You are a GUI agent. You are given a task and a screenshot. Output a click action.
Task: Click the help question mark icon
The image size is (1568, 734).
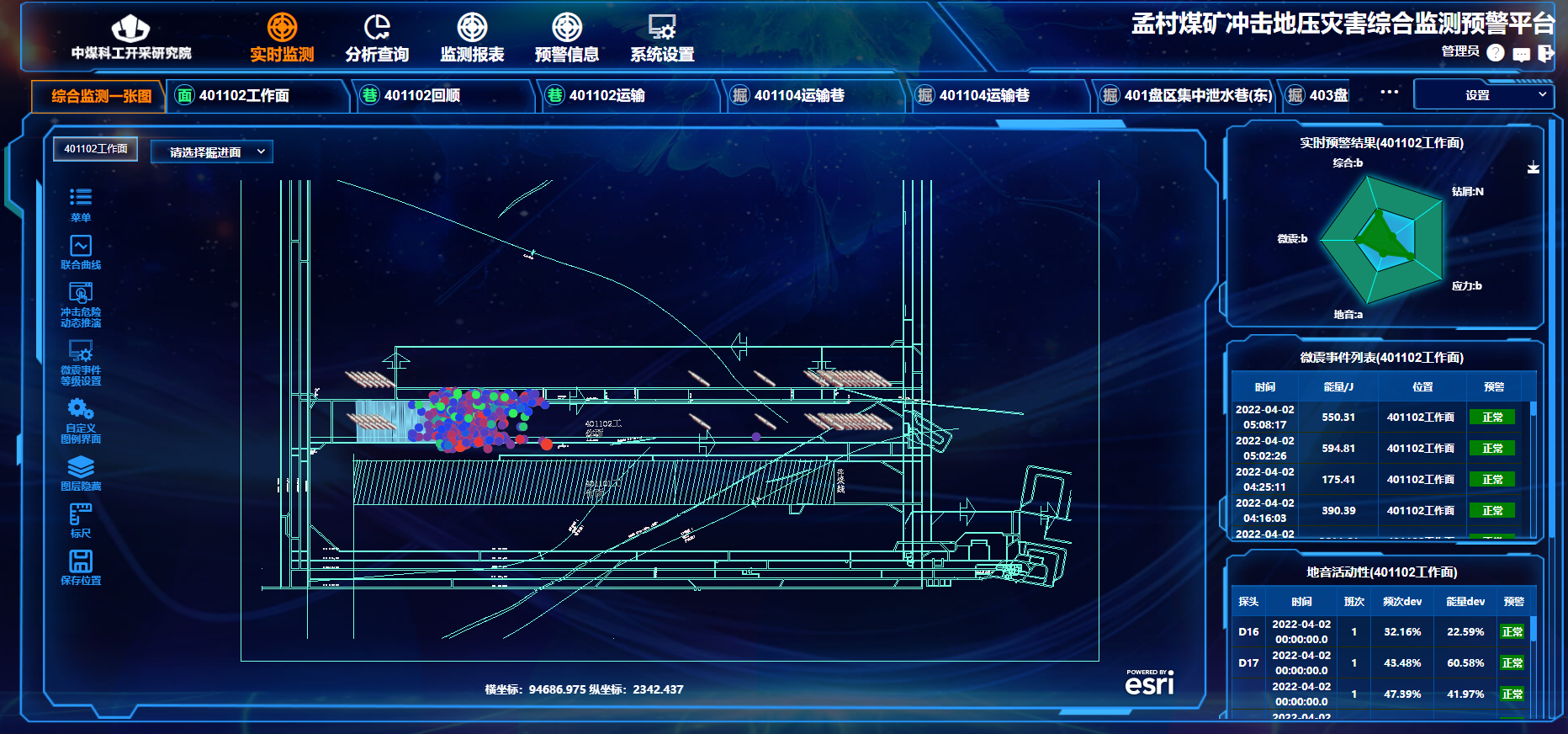pyautogui.click(x=1495, y=53)
